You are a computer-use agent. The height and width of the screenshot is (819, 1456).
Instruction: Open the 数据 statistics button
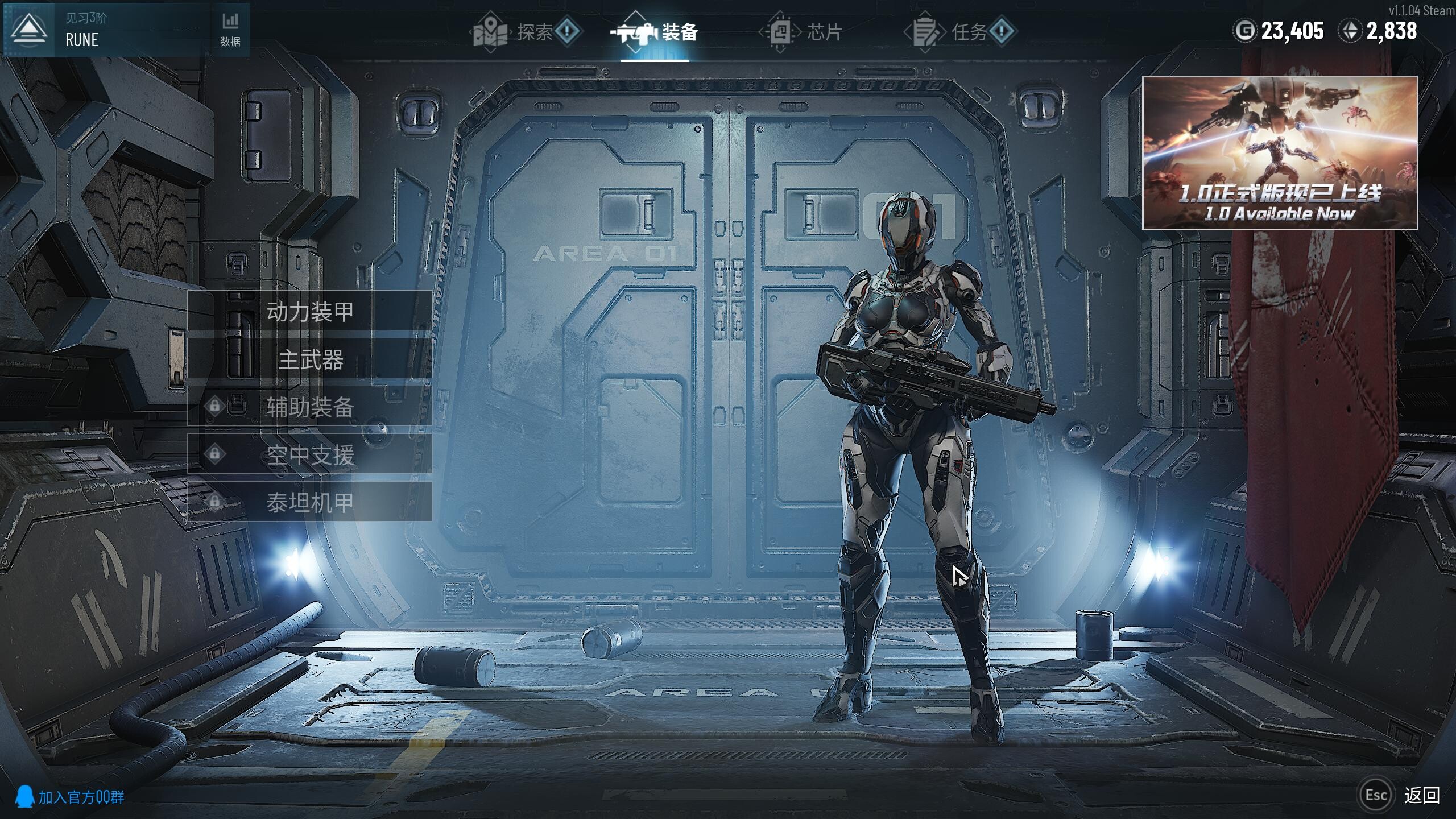point(230,30)
